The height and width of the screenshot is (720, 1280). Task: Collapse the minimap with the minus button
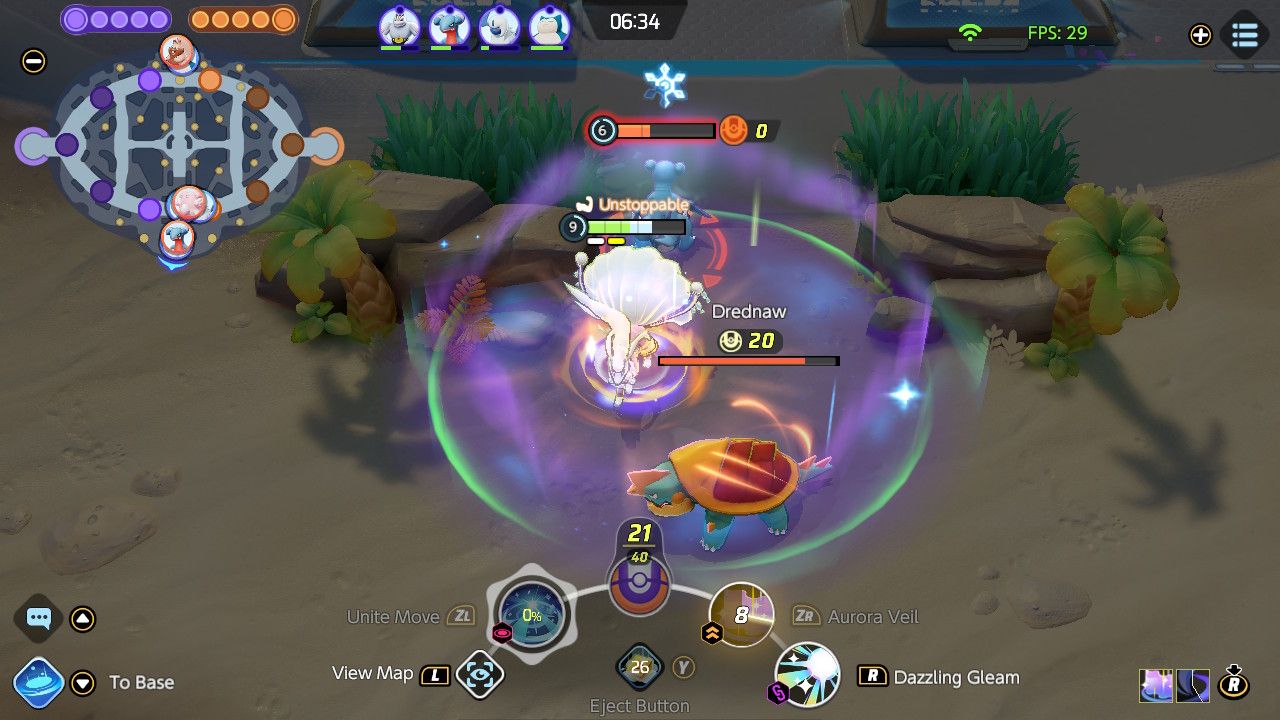[x=33, y=61]
